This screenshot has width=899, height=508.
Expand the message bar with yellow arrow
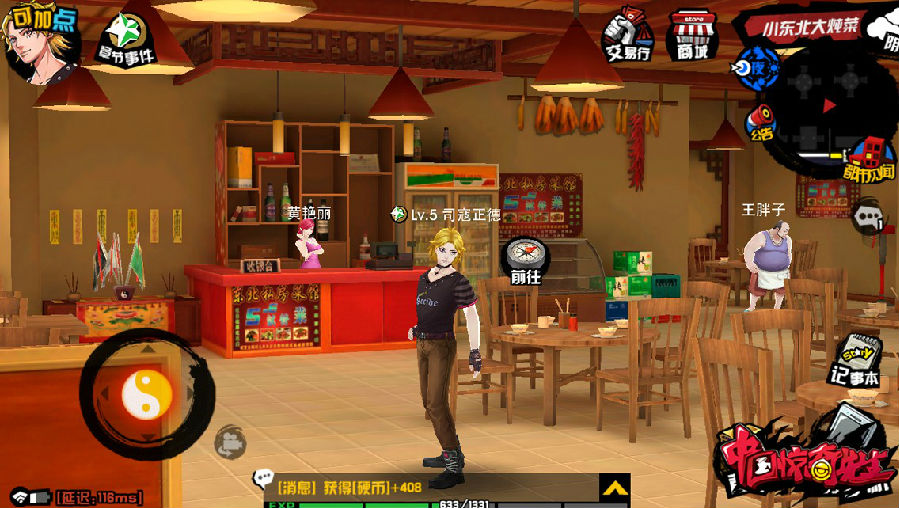(x=613, y=488)
